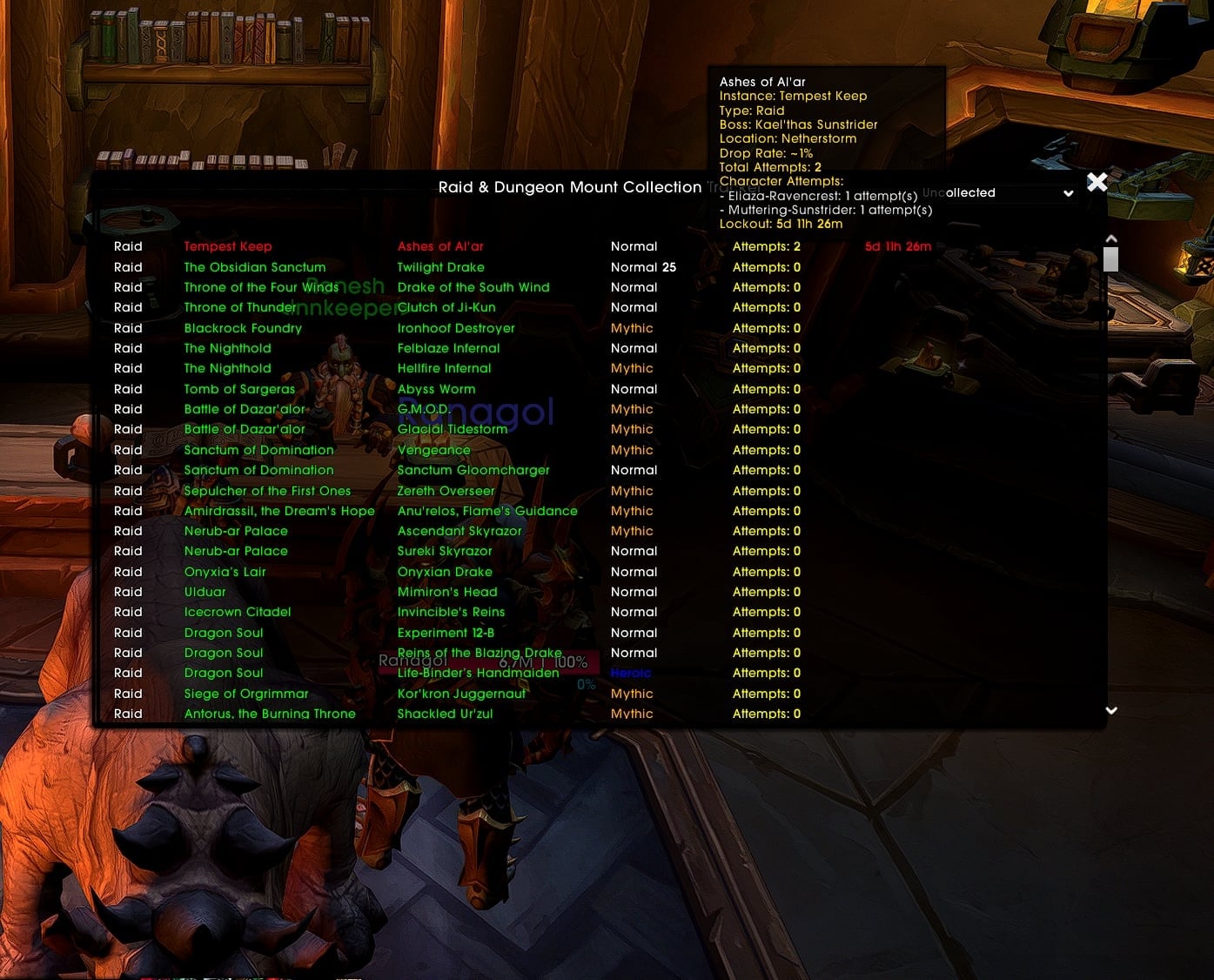Select G.M.O.D. from Battle of Dazar'alor

click(x=426, y=409)
